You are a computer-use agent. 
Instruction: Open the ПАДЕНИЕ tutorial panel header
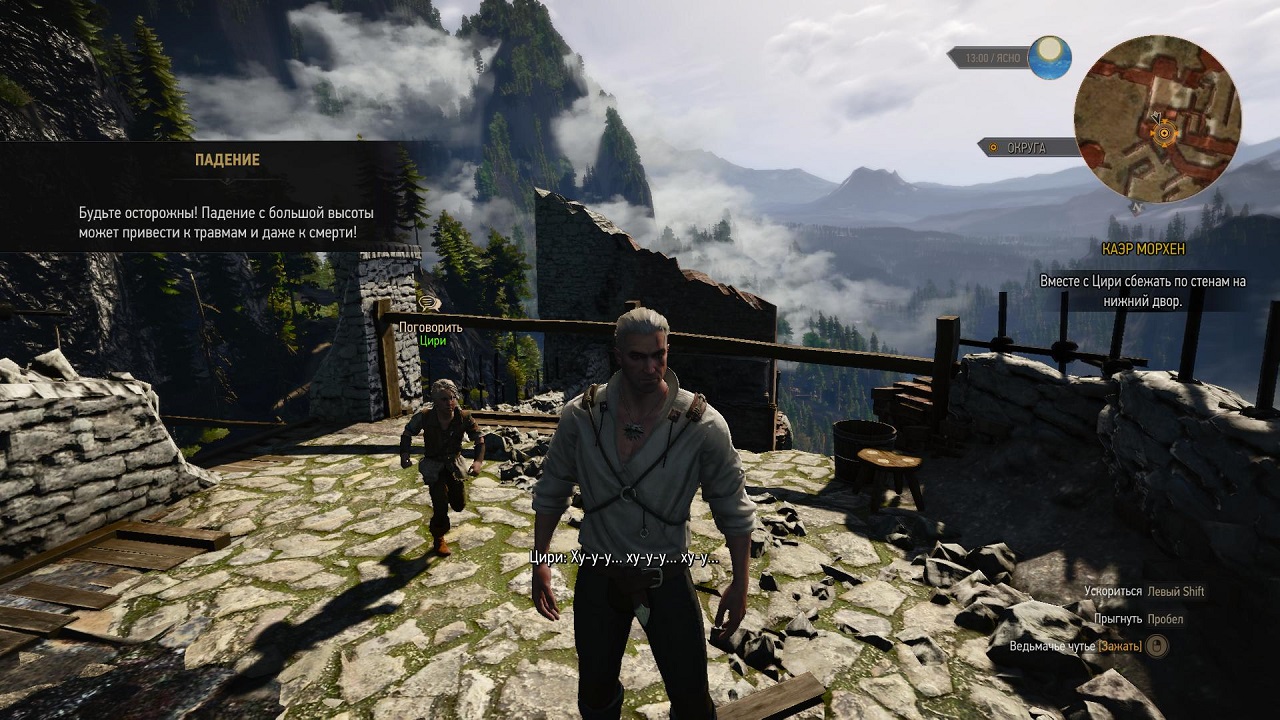tap(229, 158)
